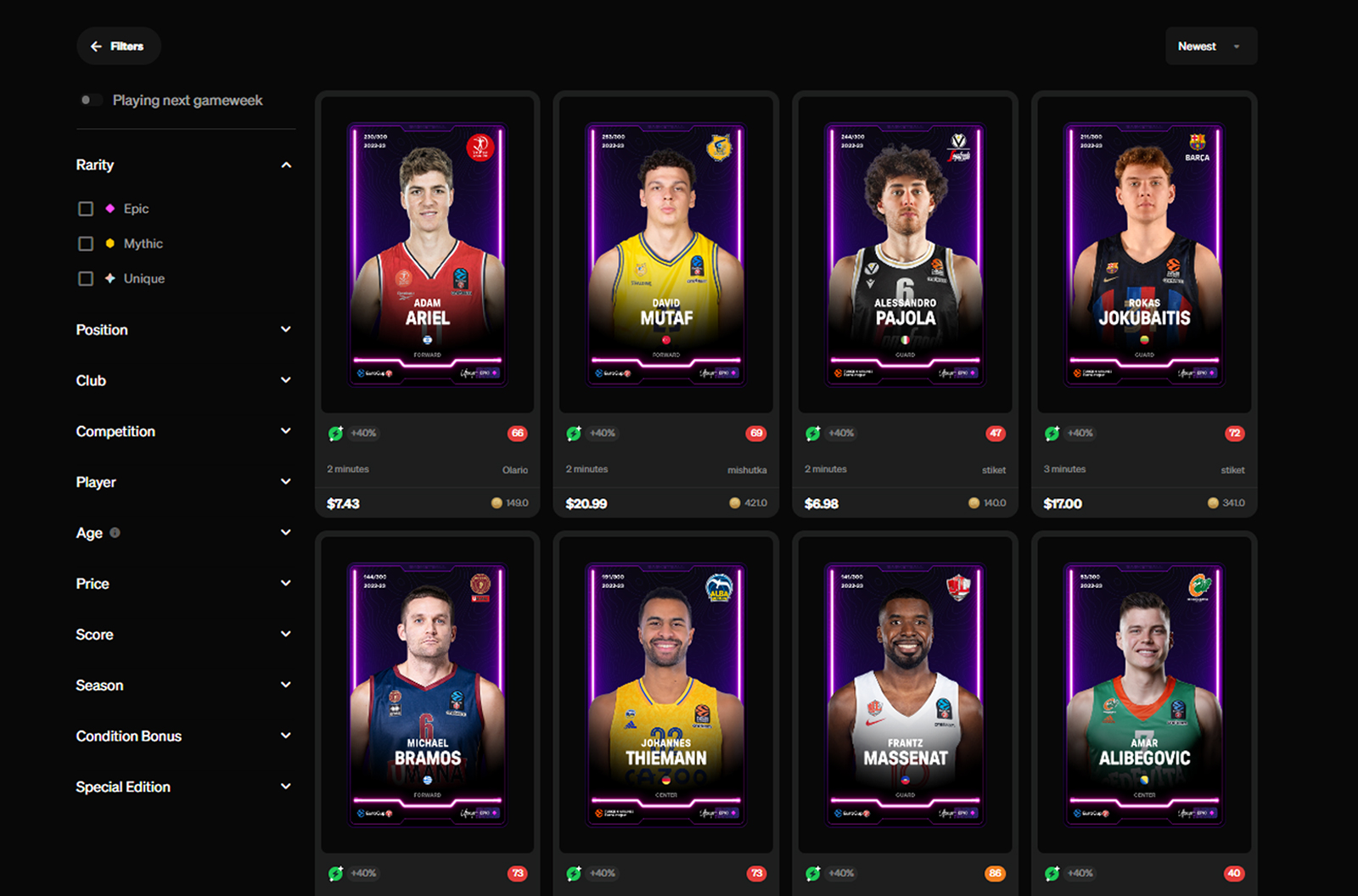The width and height of the screenshot is (1358, 896).
Task: Pick the Johannes Thiemann card
Action: pyautogui.click(x=666, y=694)
